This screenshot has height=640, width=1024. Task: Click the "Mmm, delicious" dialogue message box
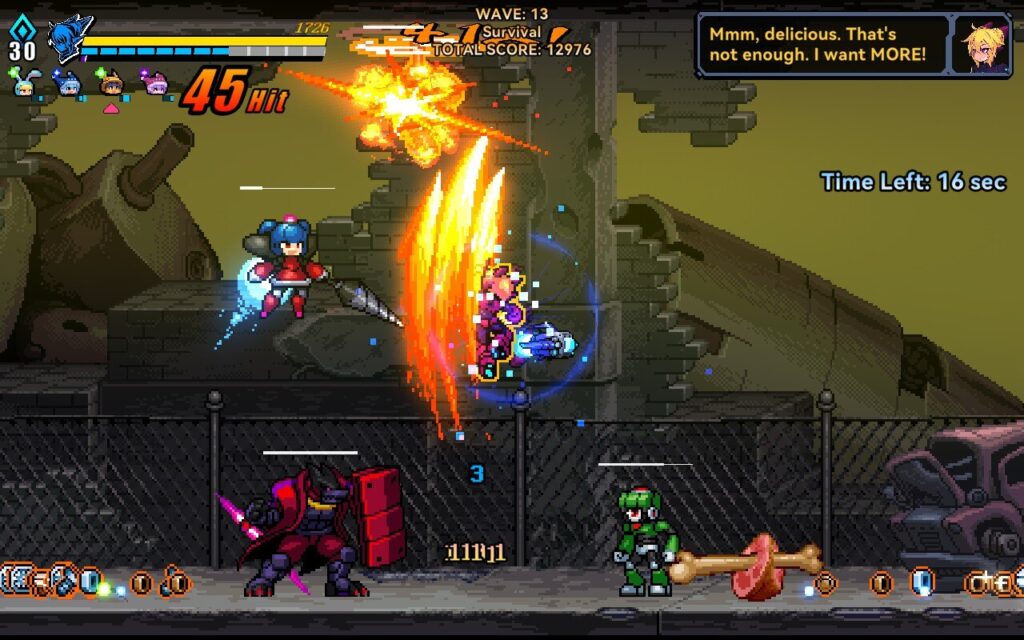click(822, 45)
